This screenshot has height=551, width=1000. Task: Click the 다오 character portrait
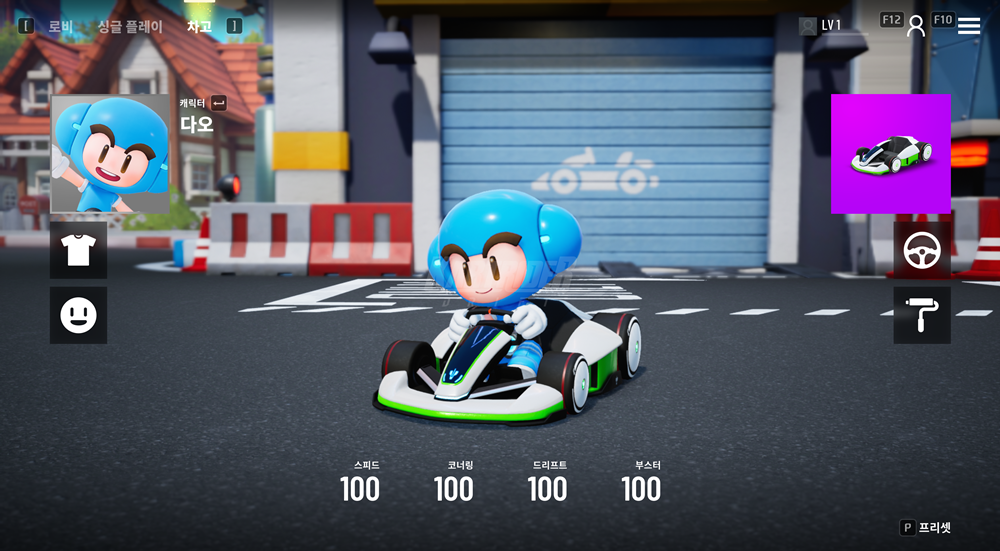pyautogui.click(x=110, y=154)
